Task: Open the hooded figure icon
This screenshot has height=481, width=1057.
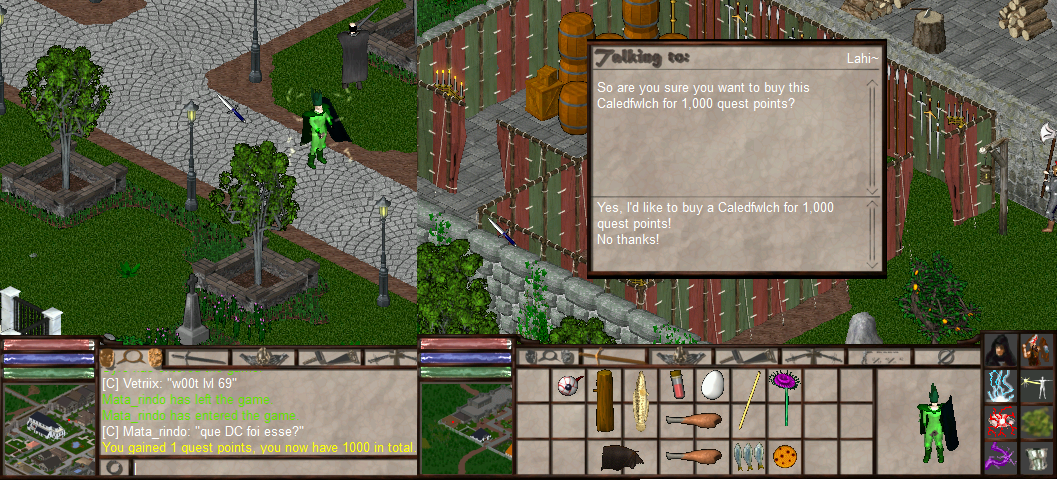Action: tap(1001, 351)
